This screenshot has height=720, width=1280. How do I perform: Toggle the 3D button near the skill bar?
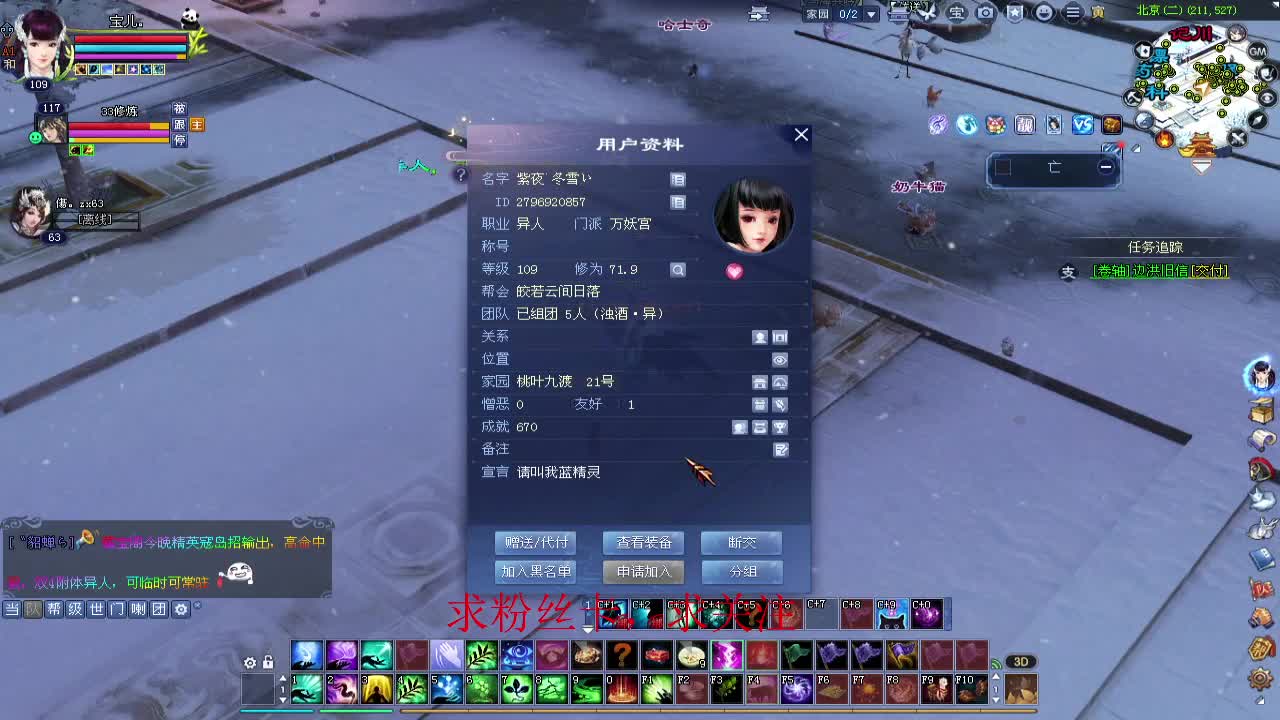tap(1021, 661)
